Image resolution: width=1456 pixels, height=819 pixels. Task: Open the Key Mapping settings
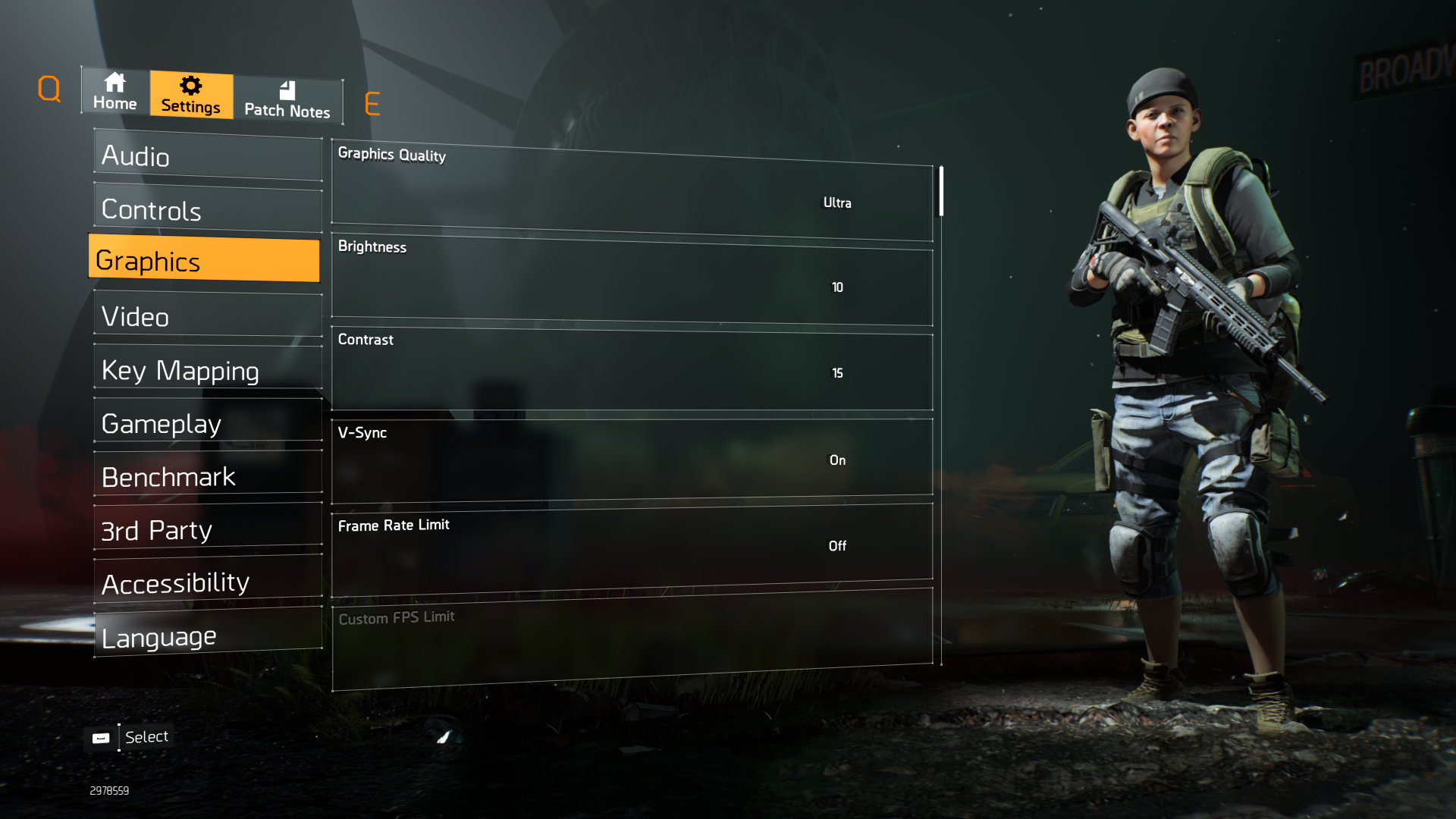tap(208, 369)
